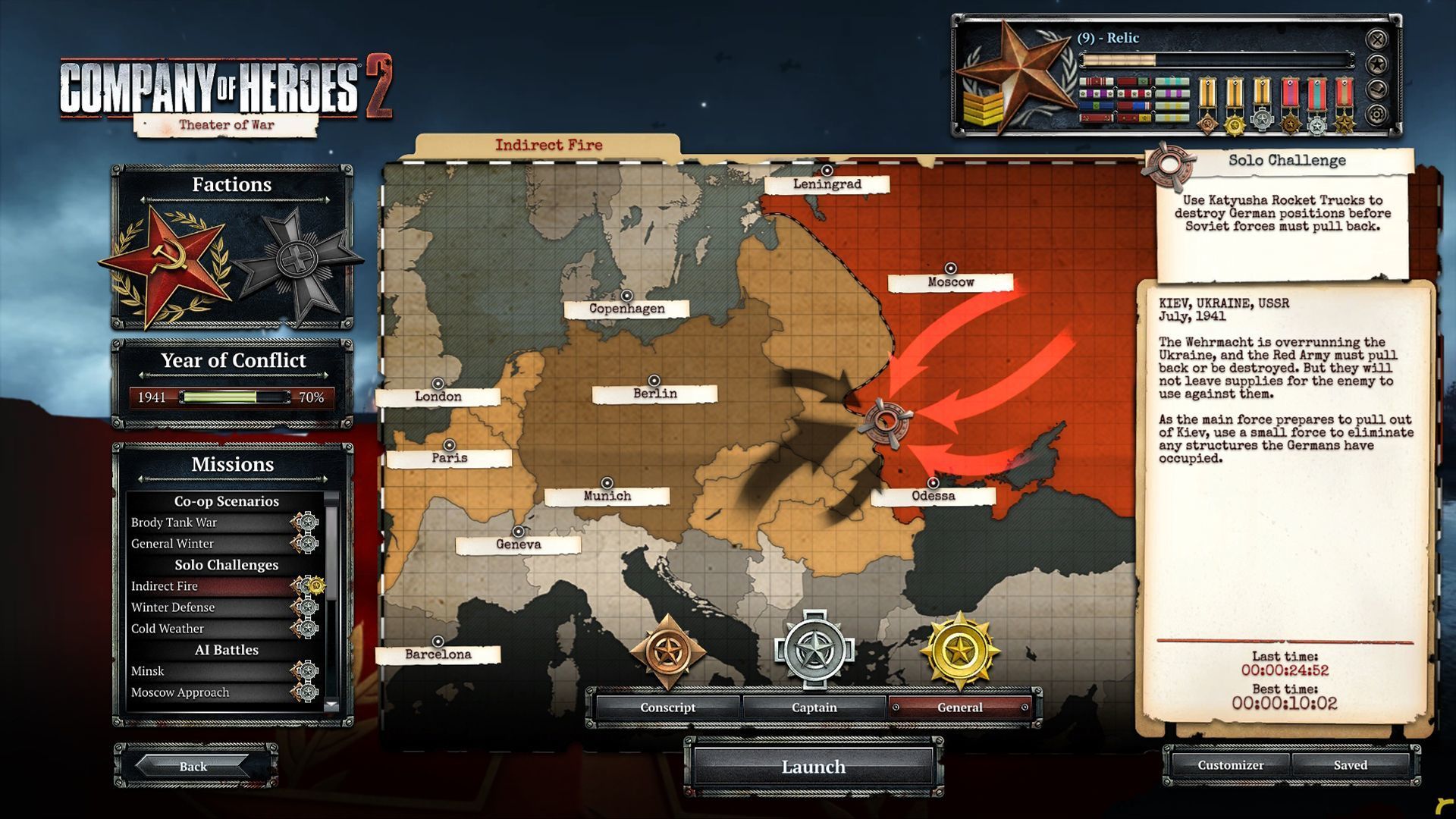Select Conscript difficulty

667,708
